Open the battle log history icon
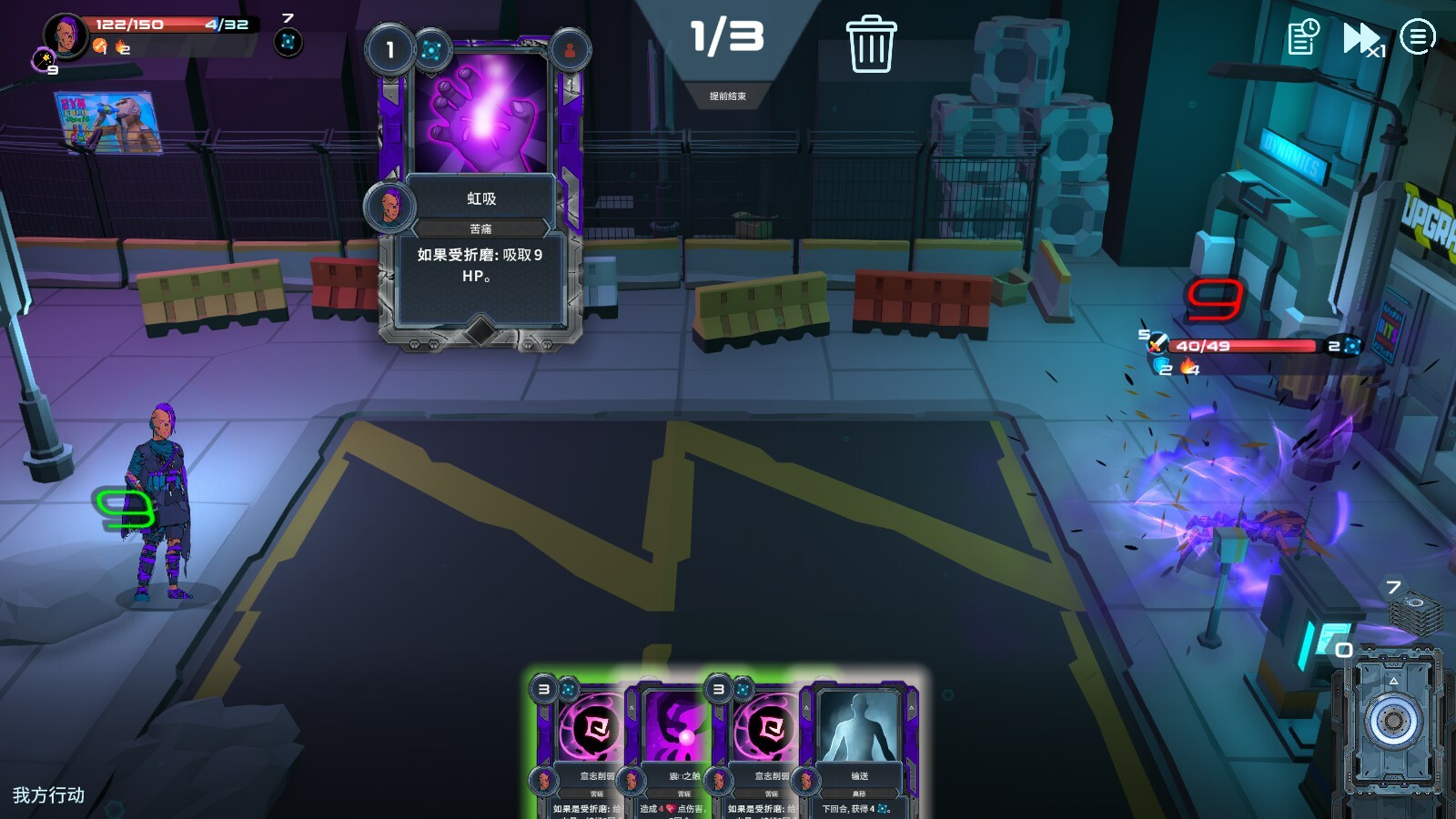Screen dimensions: 1456x819 point(1303,38)
